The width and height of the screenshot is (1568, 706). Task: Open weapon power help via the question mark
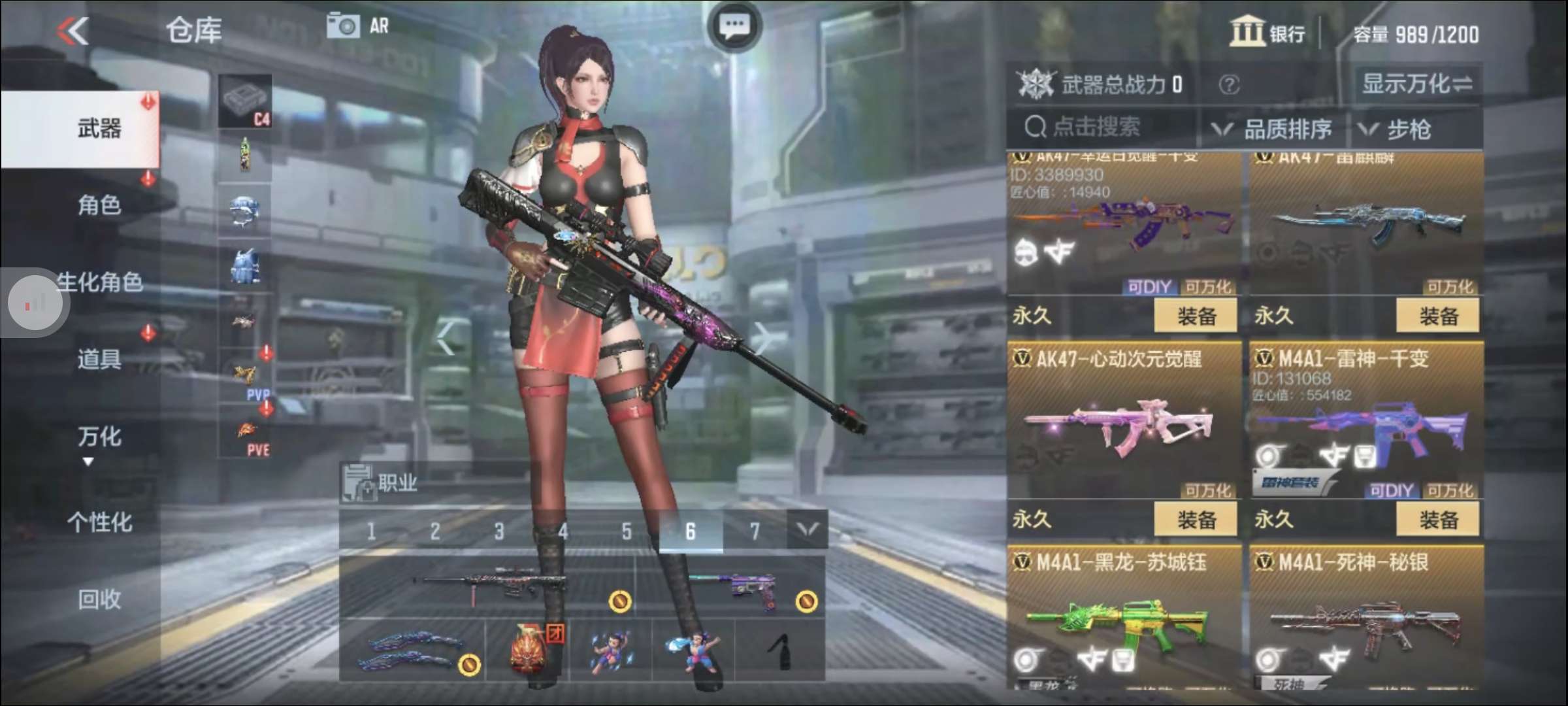1231,84
